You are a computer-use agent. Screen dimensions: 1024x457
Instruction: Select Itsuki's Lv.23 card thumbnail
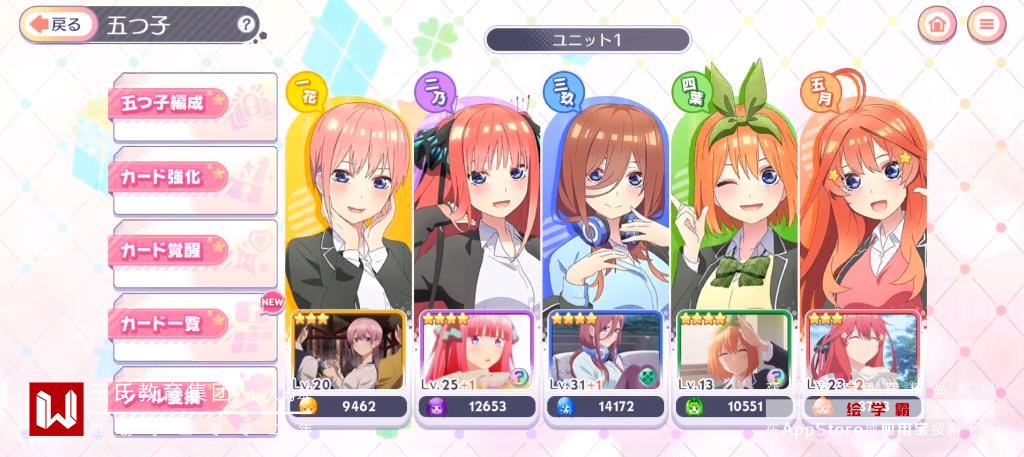click(861, 352)
